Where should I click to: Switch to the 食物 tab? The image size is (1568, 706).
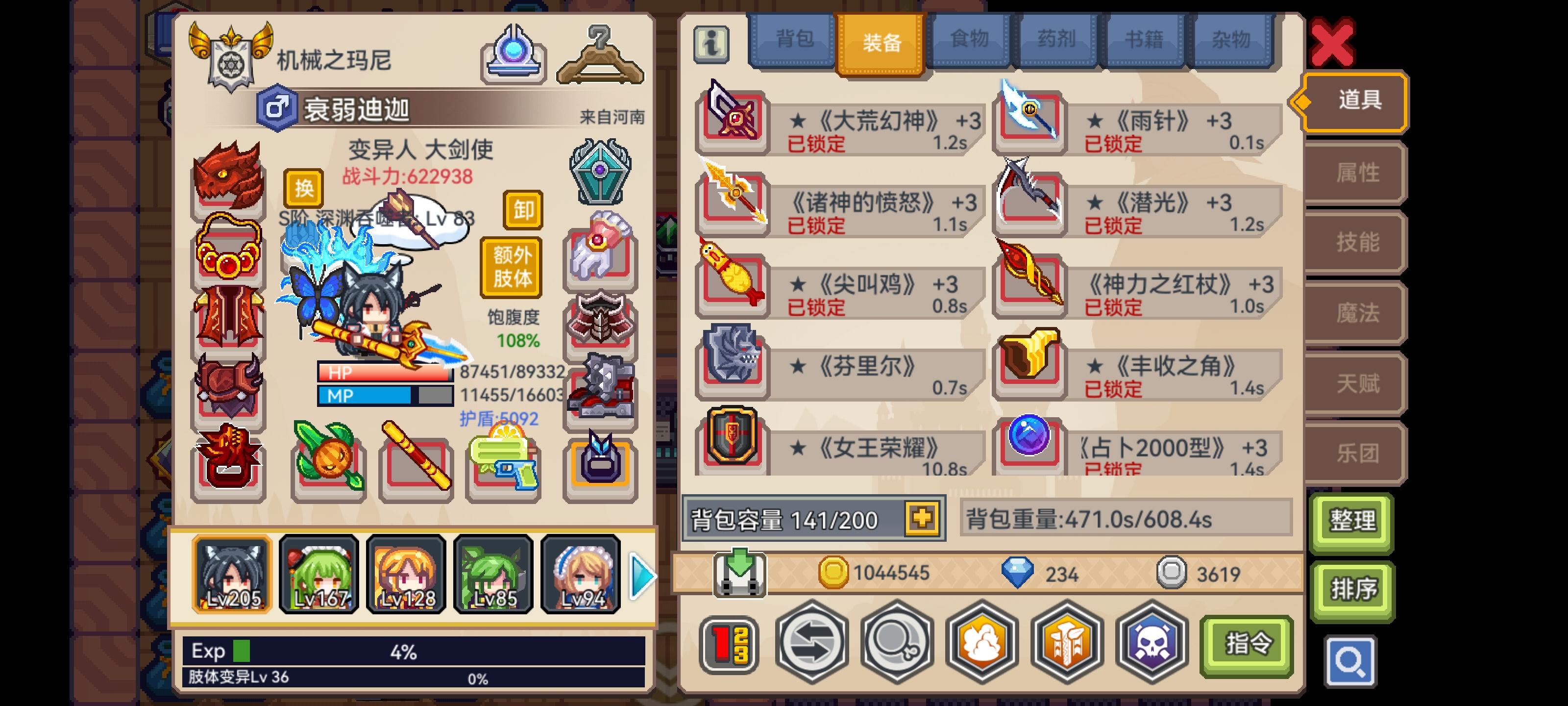coord(970,40)
